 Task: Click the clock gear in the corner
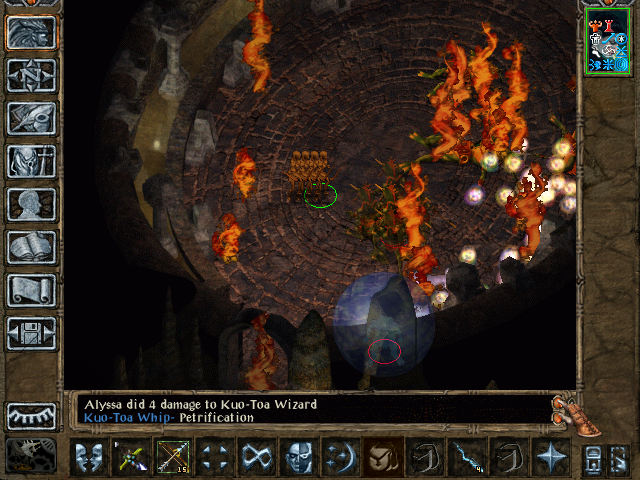tap(31, 456)
